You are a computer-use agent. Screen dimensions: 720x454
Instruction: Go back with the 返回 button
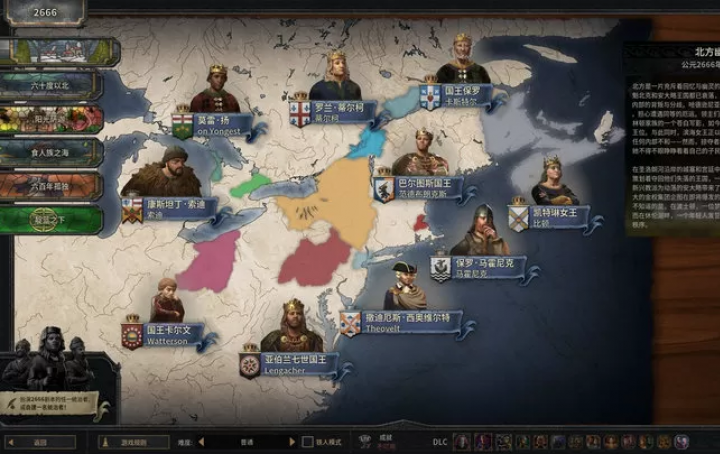coord(40,441)
